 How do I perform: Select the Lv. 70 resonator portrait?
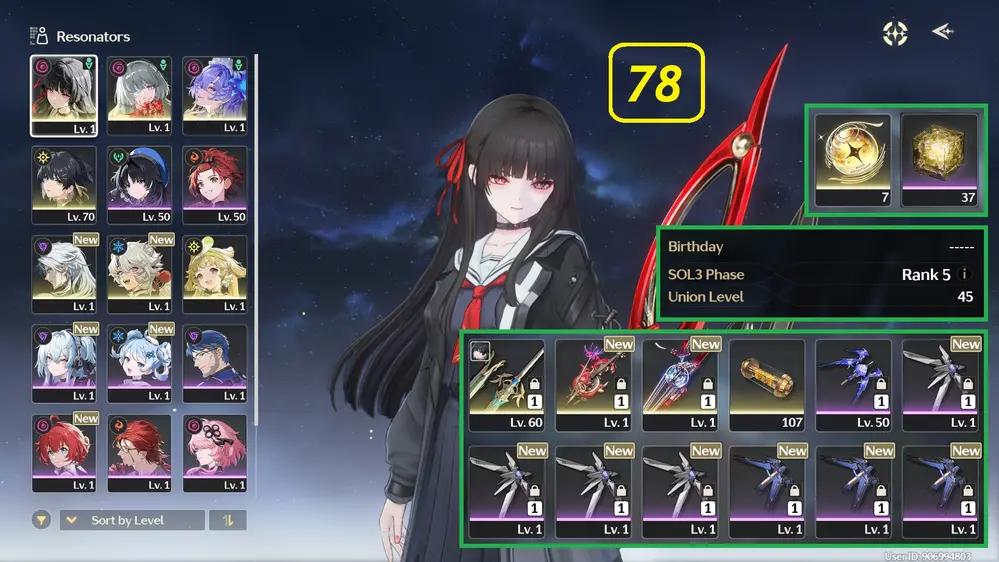(x=64, y=185)
